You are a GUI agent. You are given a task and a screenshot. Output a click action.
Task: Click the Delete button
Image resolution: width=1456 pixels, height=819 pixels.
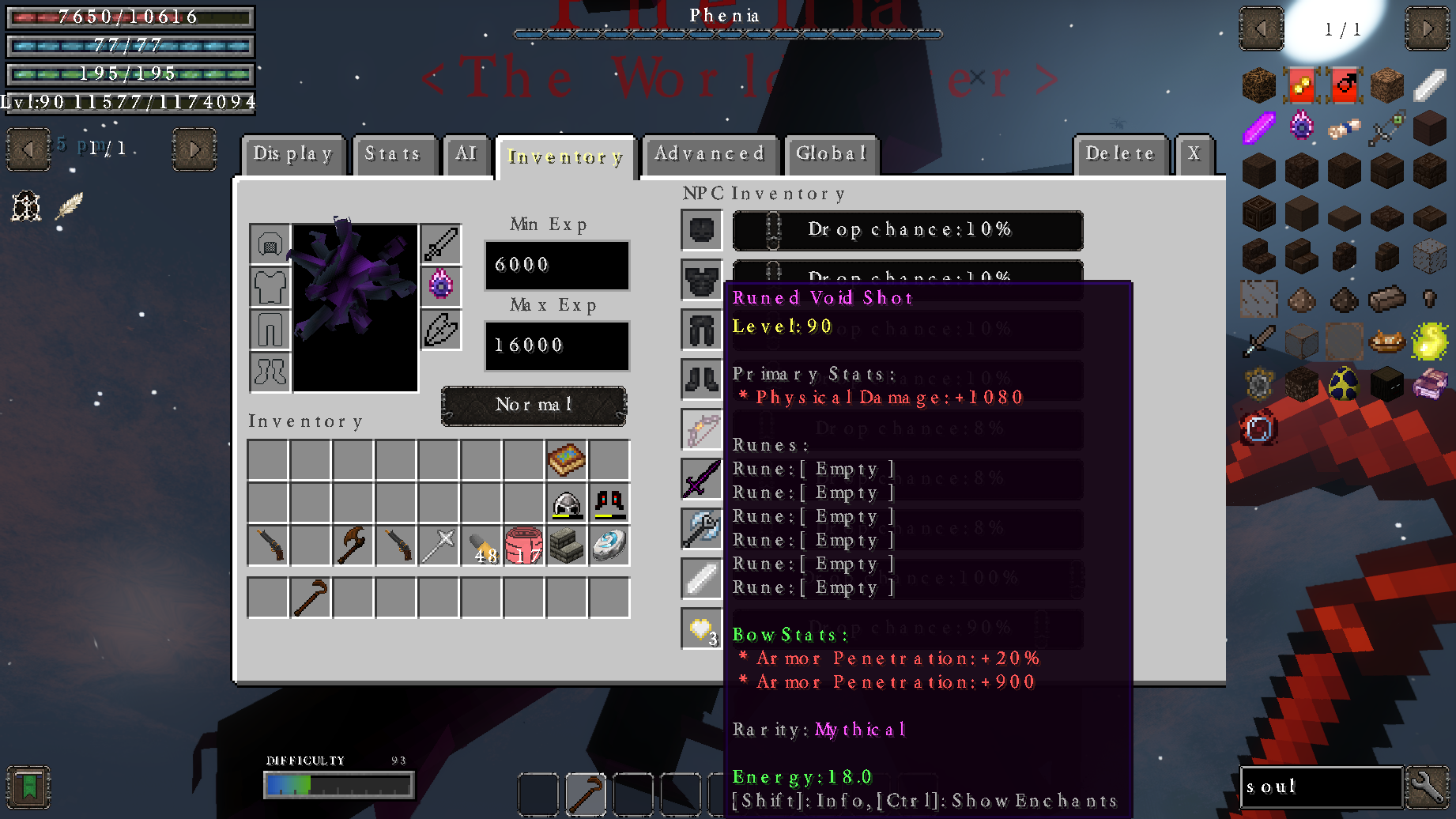point(1119,154)
